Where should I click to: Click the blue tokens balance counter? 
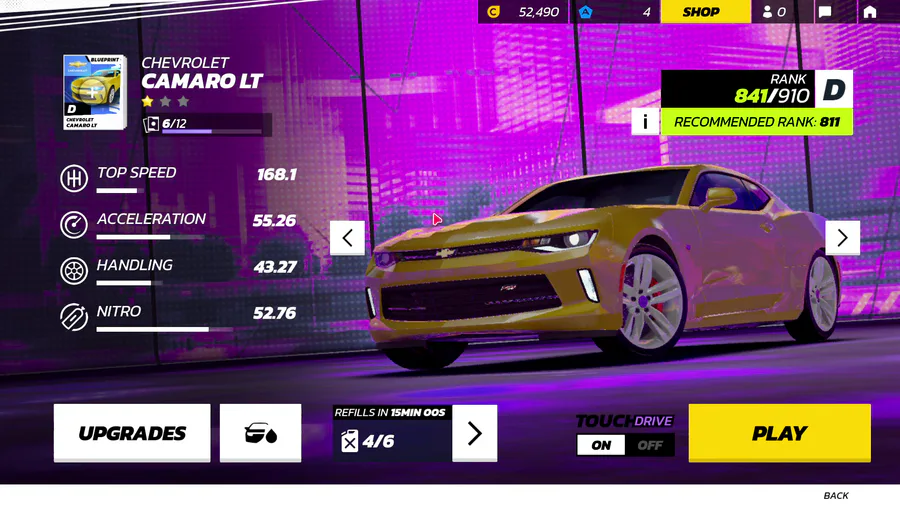pyautogui.click(x=616, y=12)
